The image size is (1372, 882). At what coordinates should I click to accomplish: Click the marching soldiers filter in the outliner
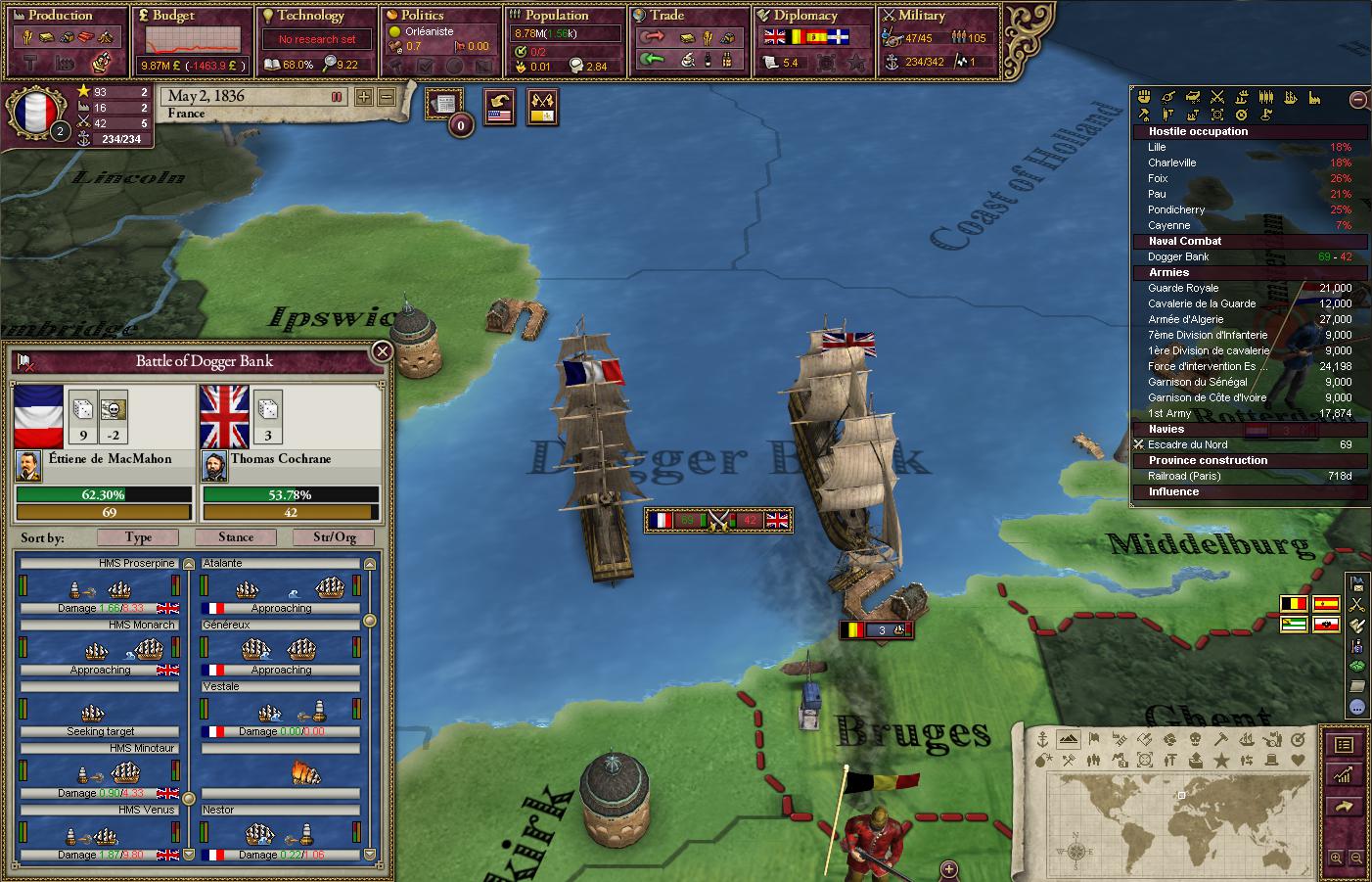tap(1266, 98)
